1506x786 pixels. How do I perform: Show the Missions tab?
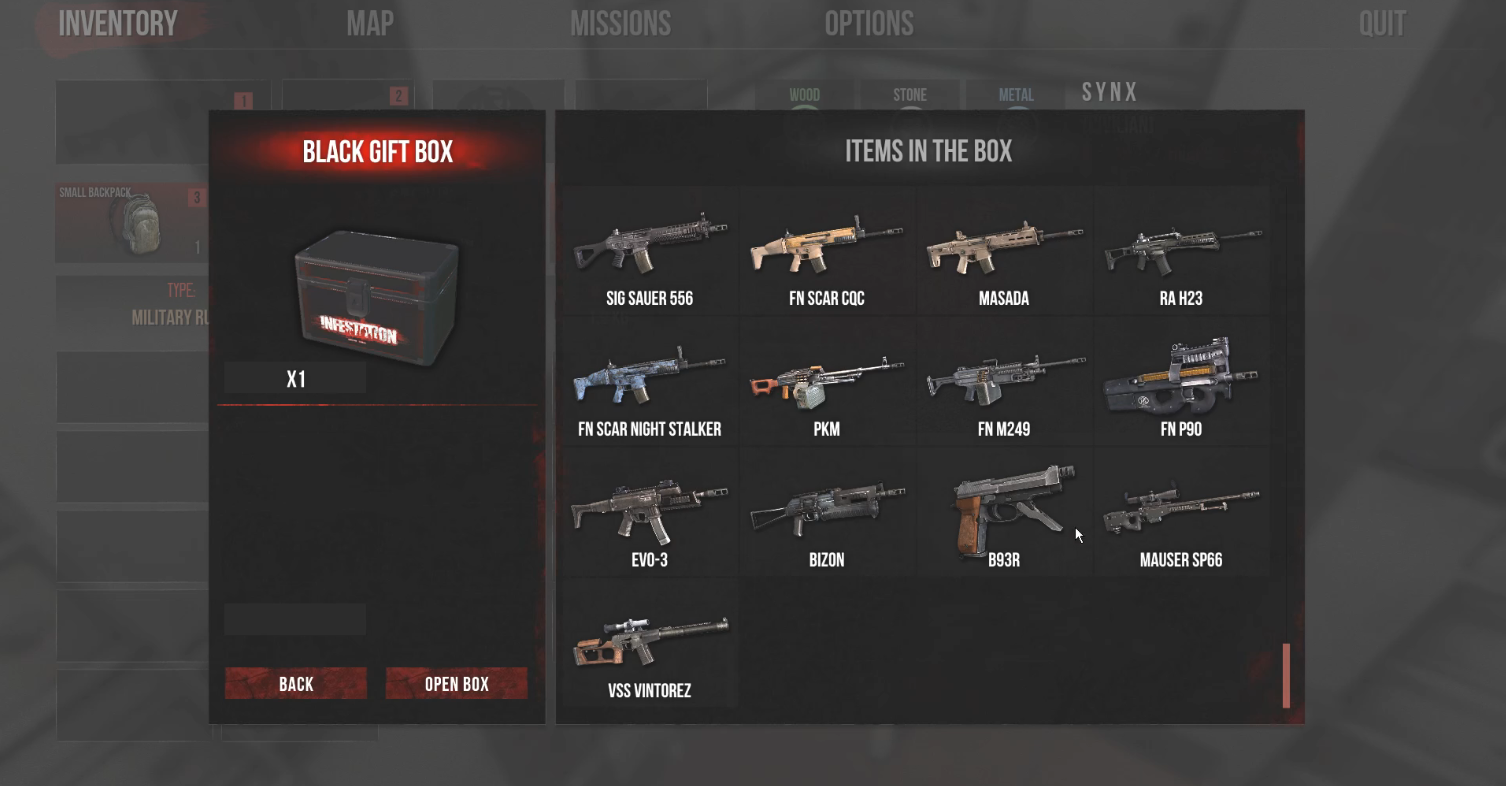click(x=620, y=24)
